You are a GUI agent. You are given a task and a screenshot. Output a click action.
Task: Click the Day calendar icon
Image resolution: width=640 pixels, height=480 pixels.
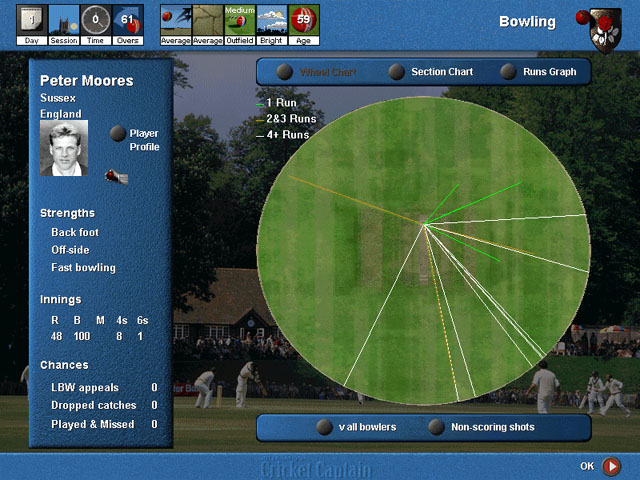(x=31, y=22)
